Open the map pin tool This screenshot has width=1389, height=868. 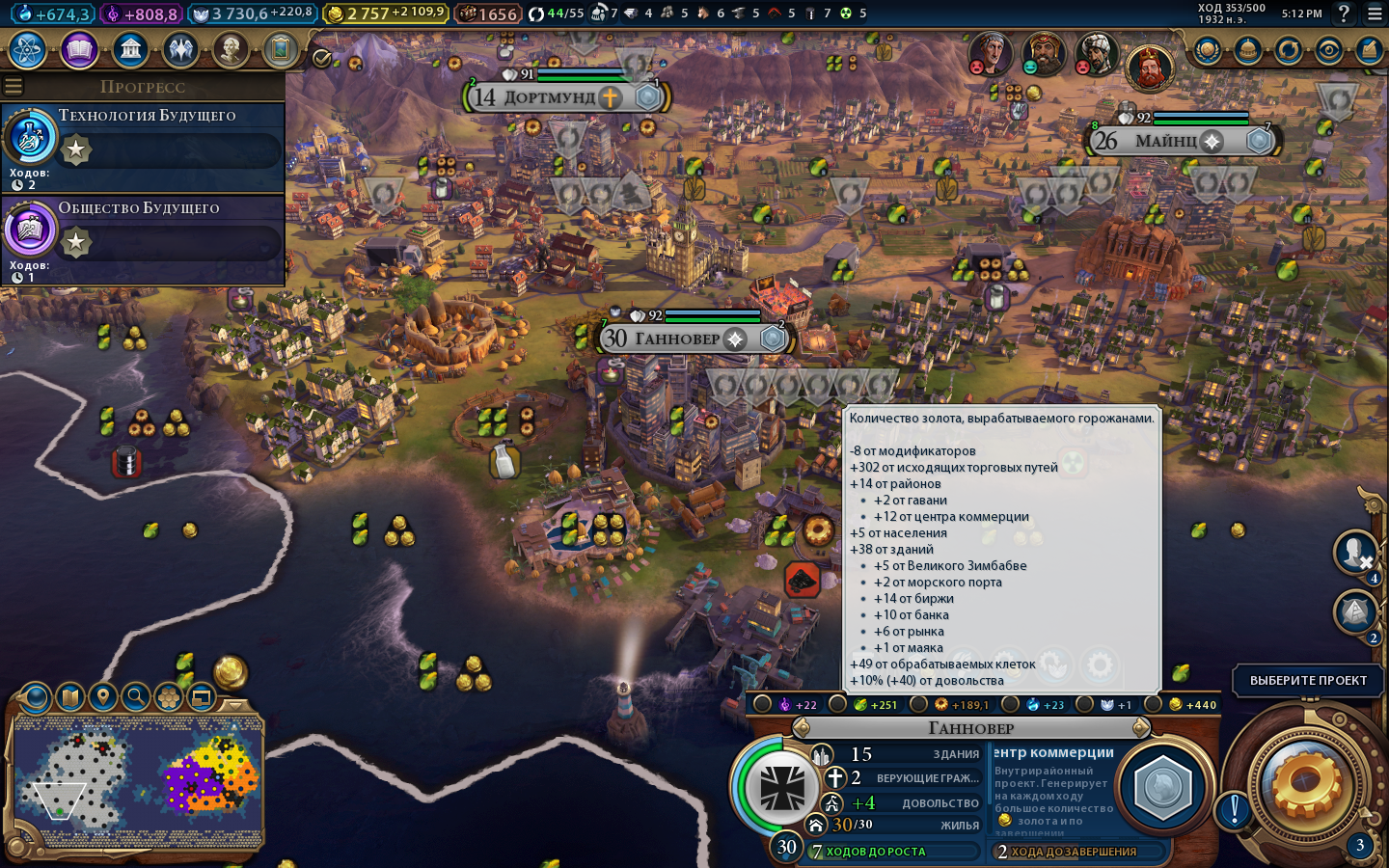click(x=102, y=696)
